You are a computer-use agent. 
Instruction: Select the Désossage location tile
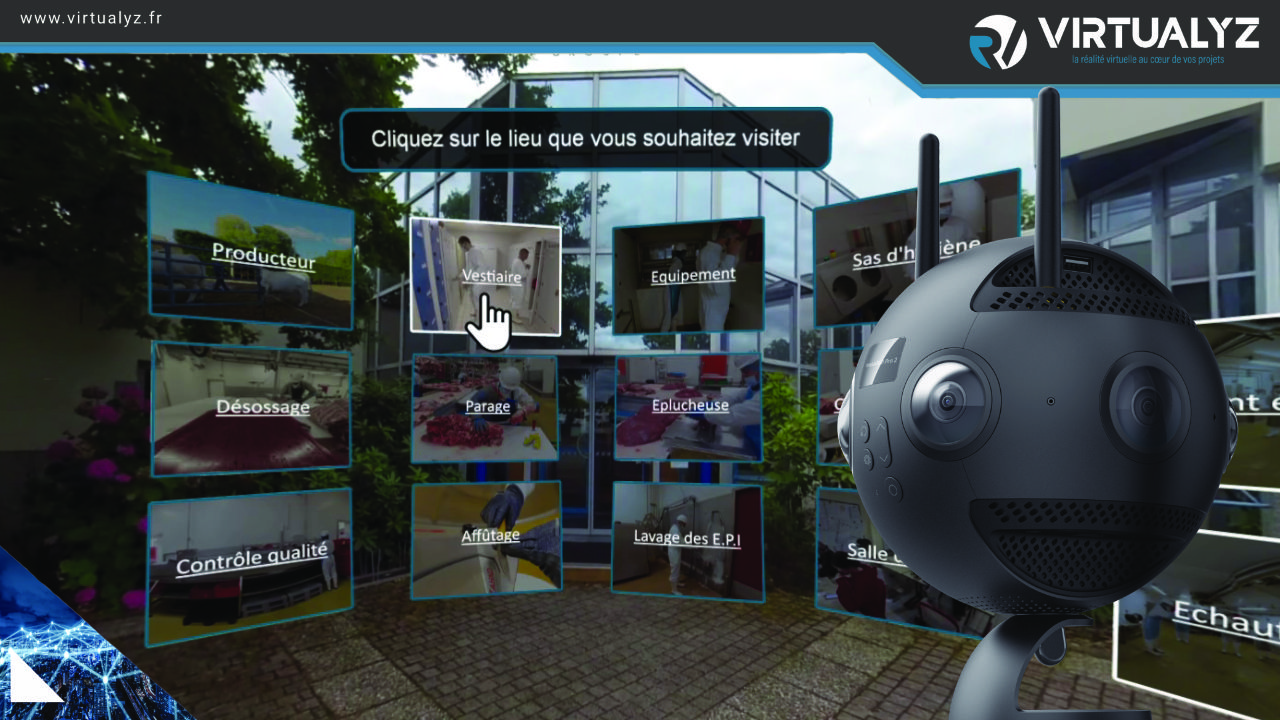[x=252, y=408]
